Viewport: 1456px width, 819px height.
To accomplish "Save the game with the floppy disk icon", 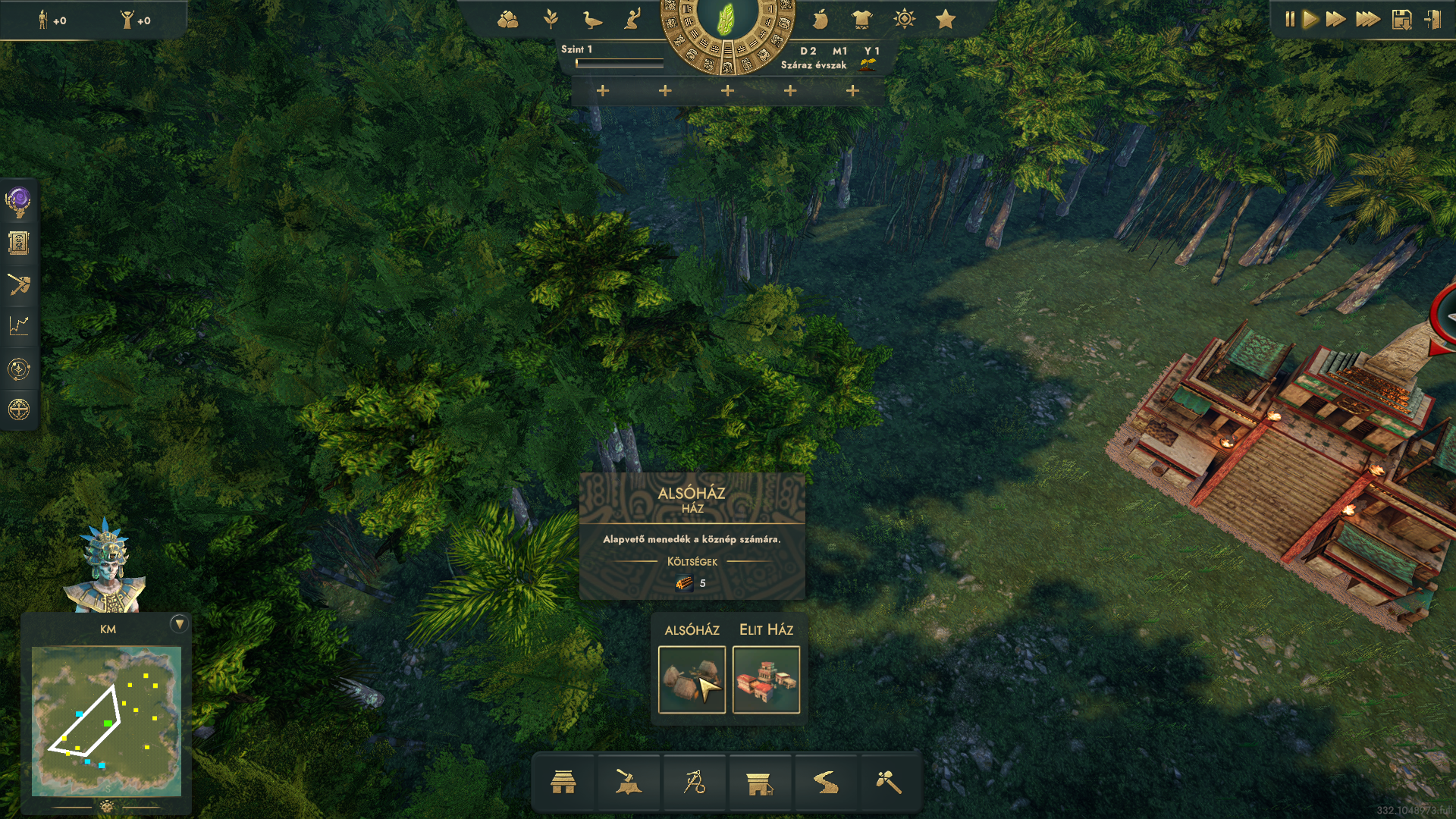I will point(1401,20).
